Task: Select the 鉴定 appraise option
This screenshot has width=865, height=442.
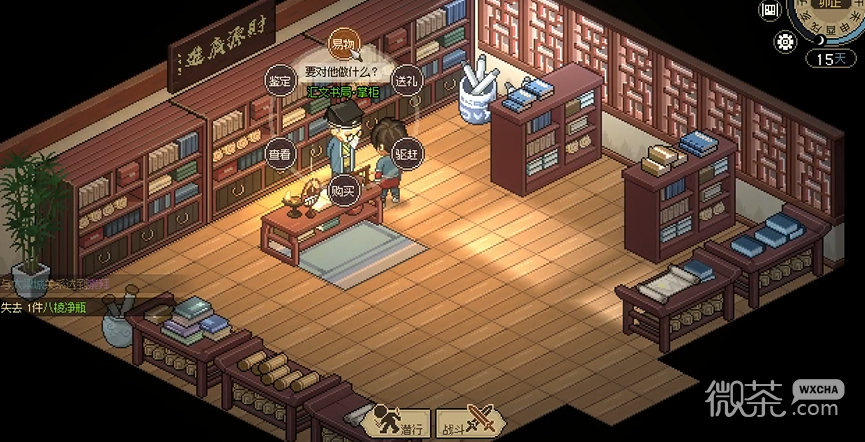Action: [279, 81]
